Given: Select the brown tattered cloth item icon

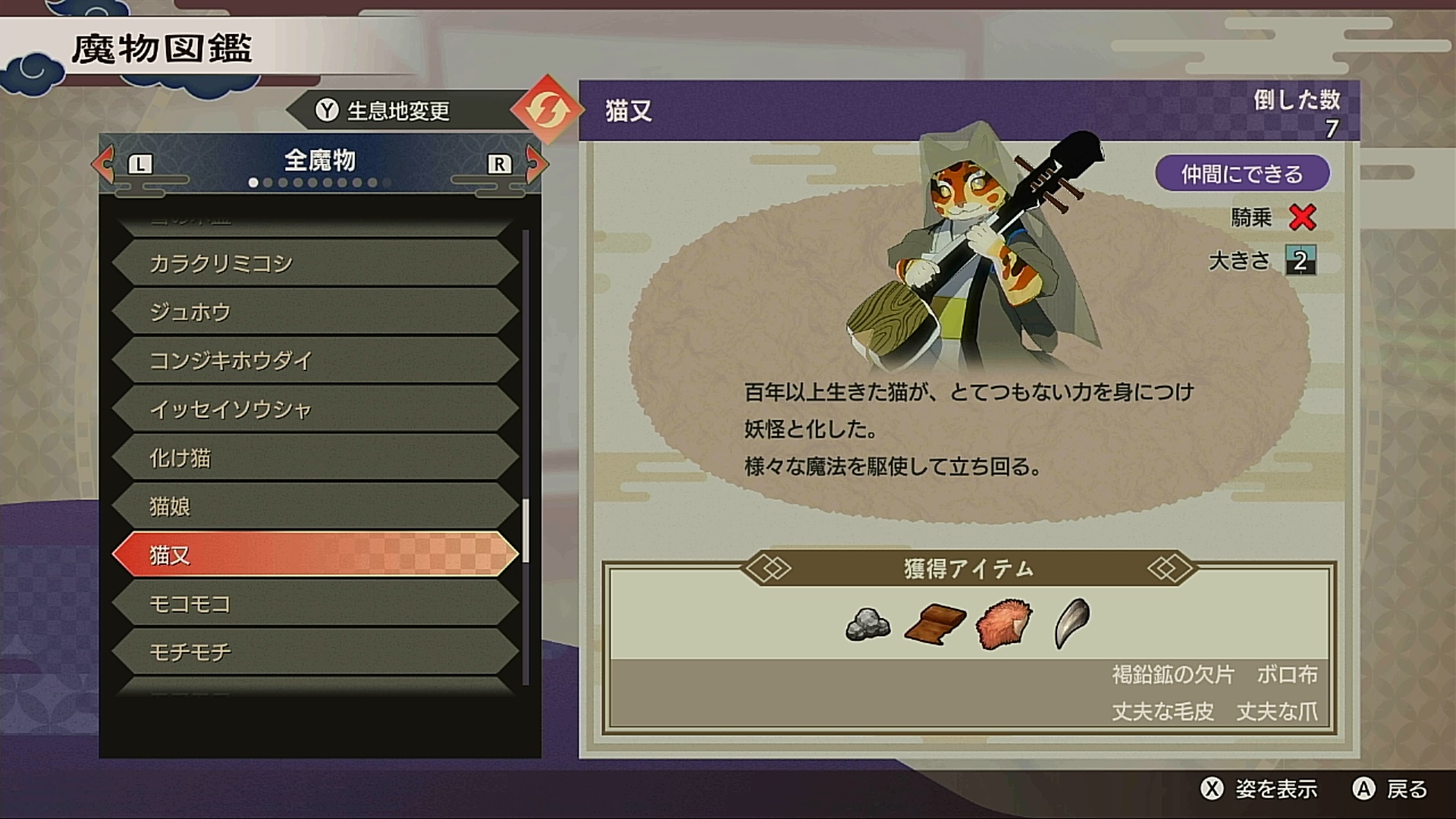Looking at the screenshot, I should click(x=934, y=623).
